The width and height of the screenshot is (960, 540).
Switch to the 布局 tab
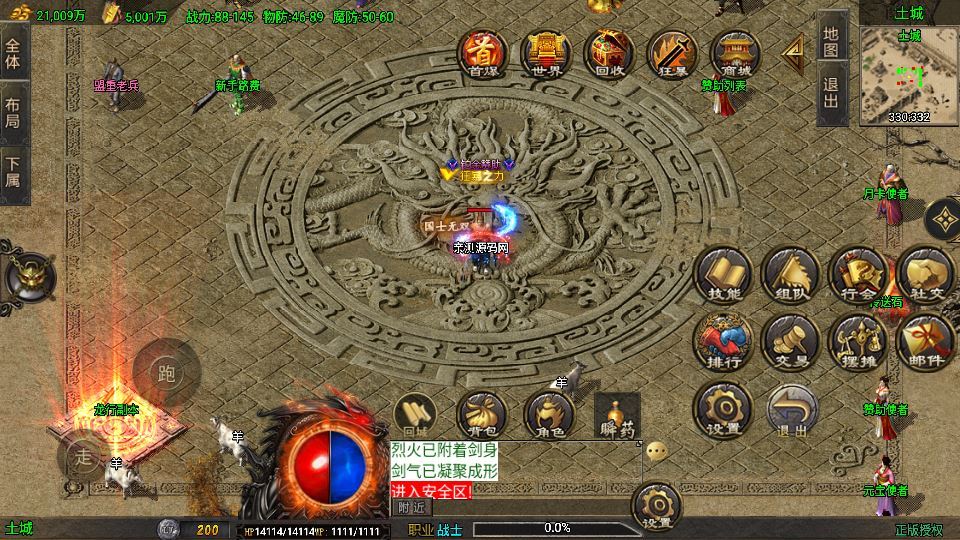14,112
